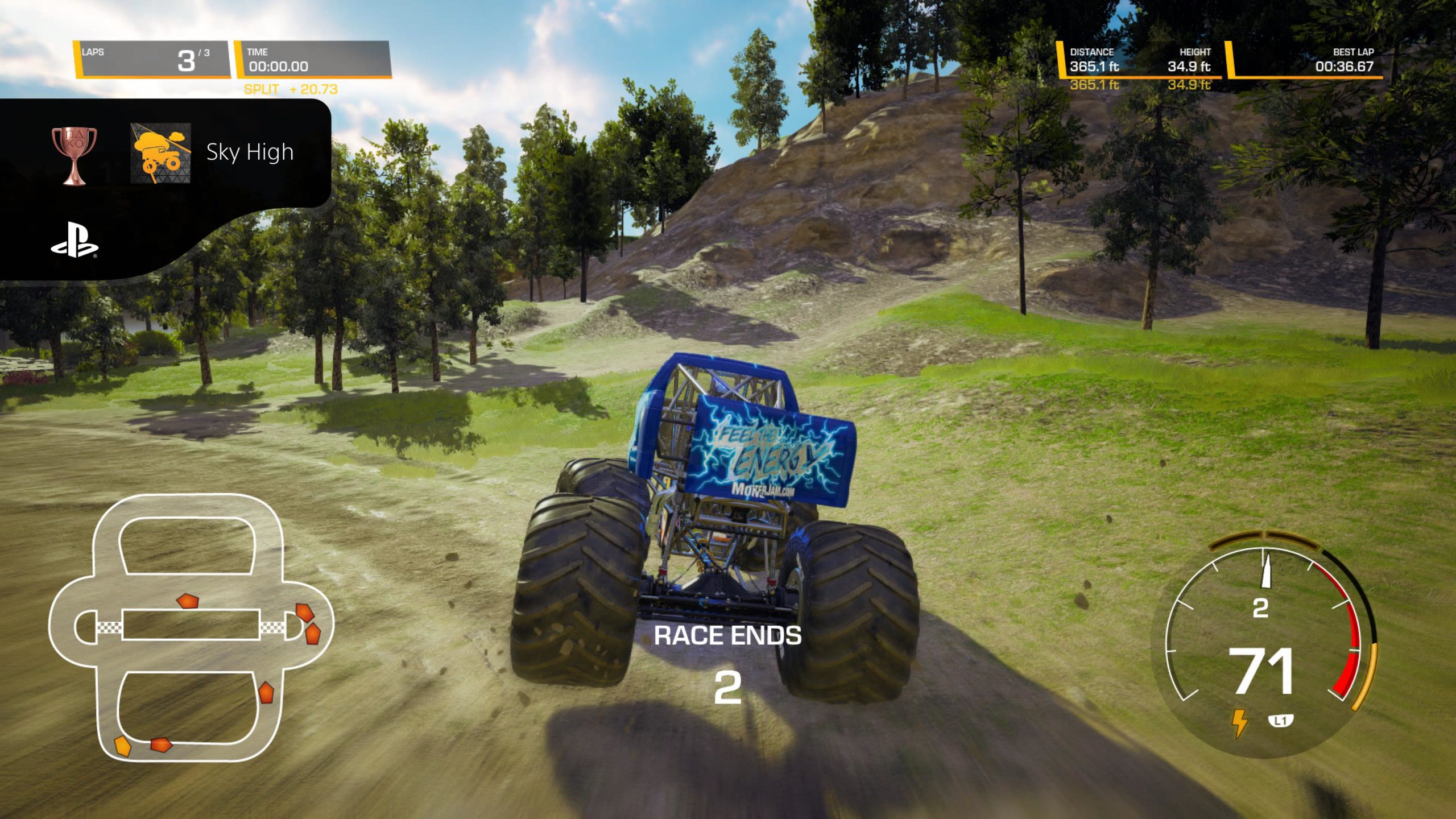1456x819 pixels.
Task: Open the track minimap
Action: 191,626
